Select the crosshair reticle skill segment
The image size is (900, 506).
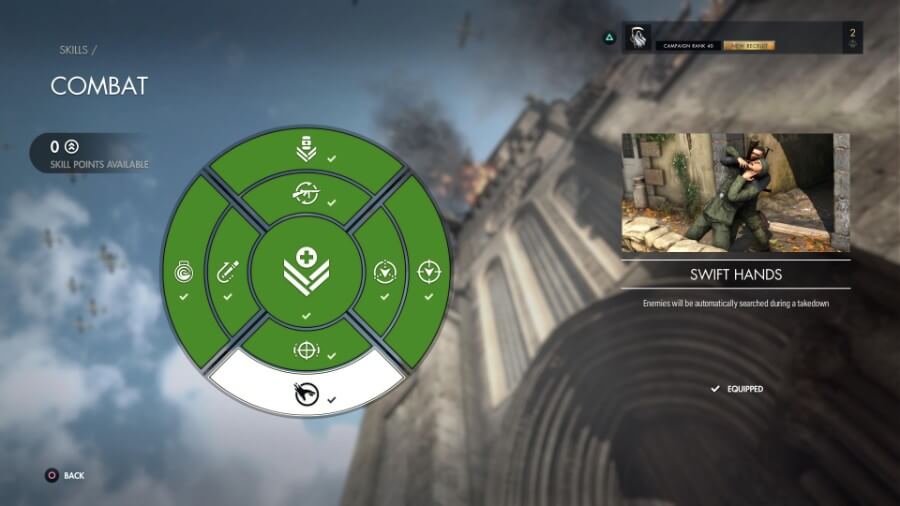point(306,350)
